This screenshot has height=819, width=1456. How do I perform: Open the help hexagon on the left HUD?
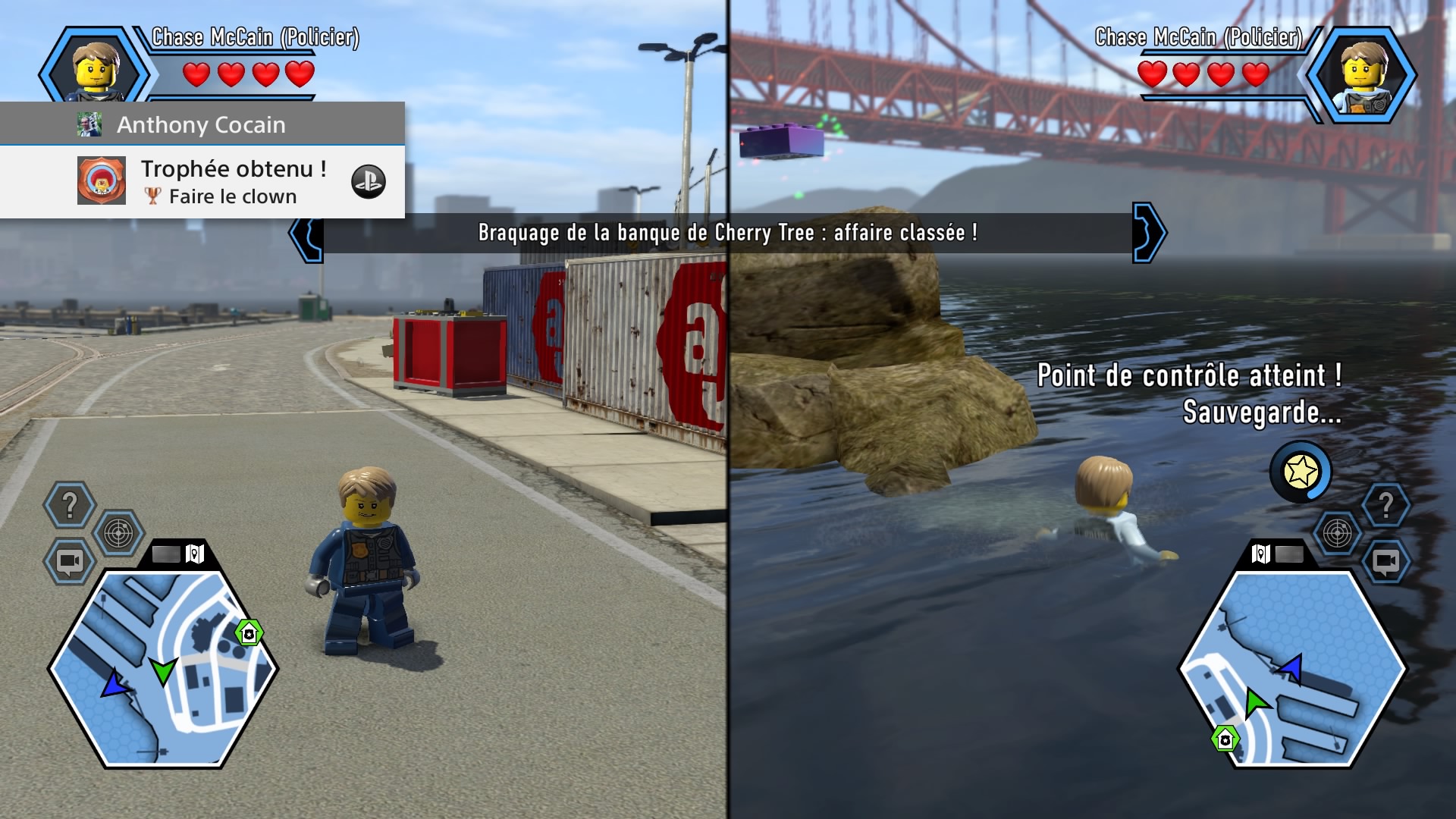tap(68, 503)
